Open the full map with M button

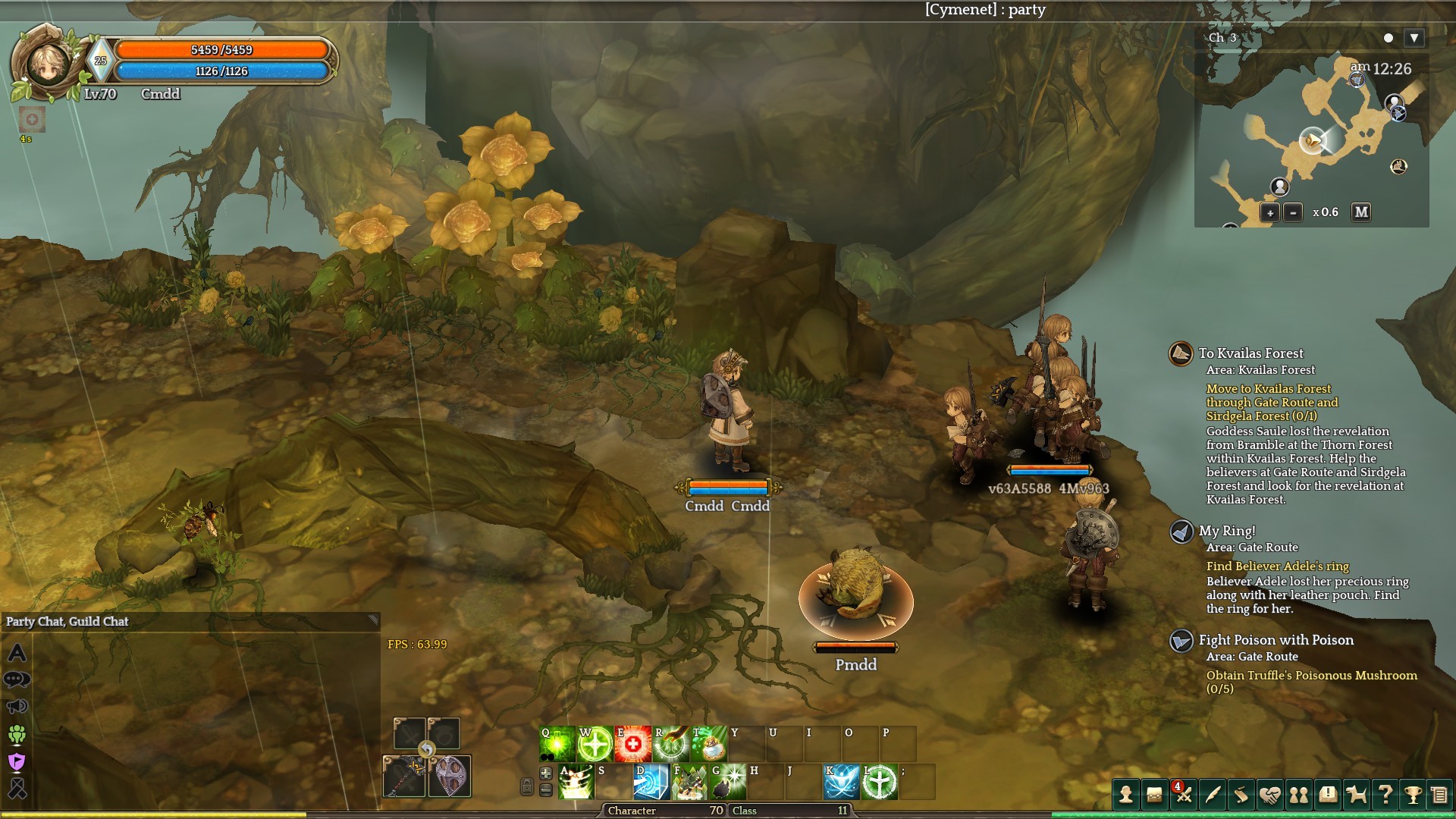pos(1361,212)
